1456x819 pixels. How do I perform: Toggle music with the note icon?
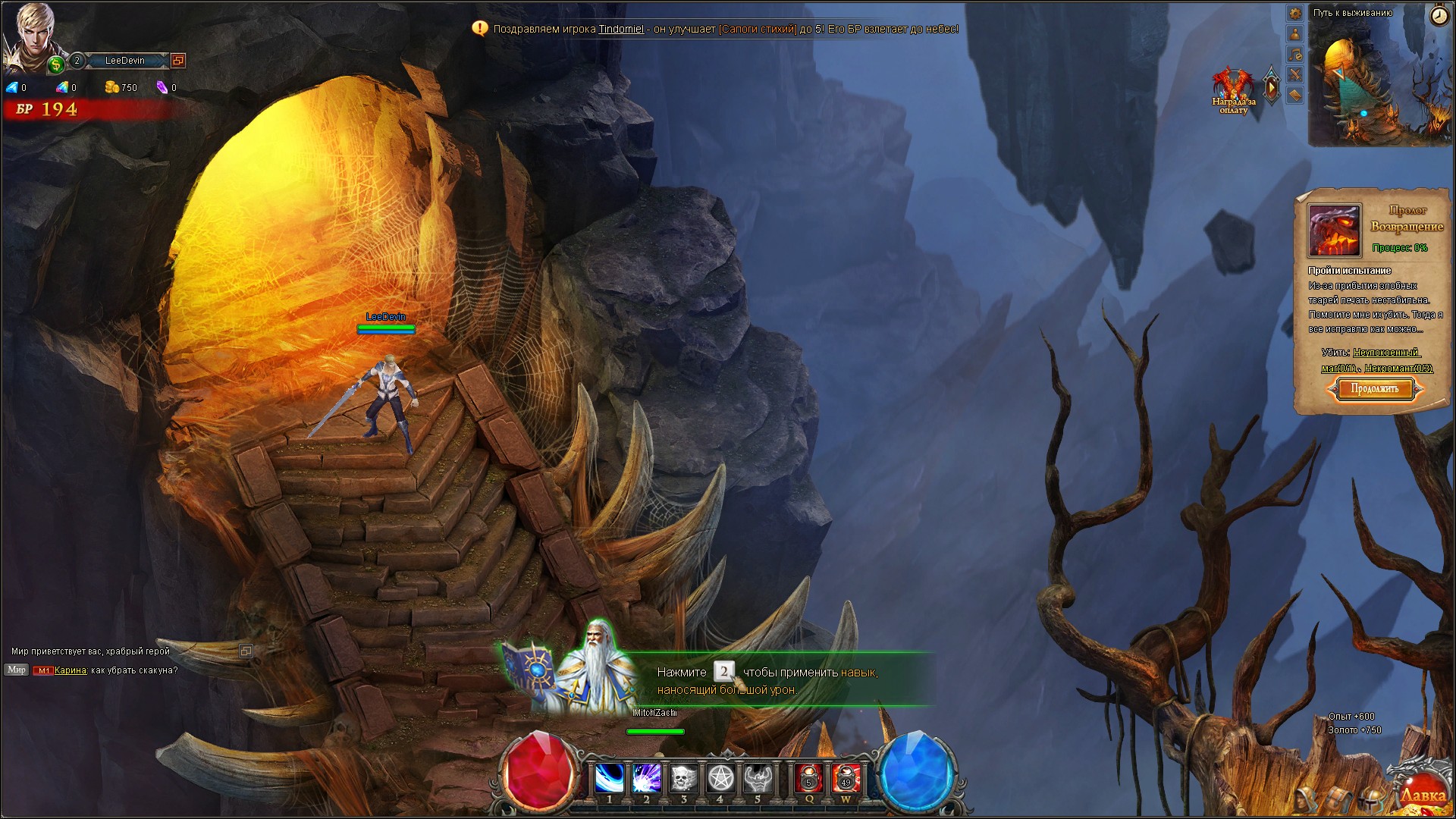click(x=1295, y=55)
